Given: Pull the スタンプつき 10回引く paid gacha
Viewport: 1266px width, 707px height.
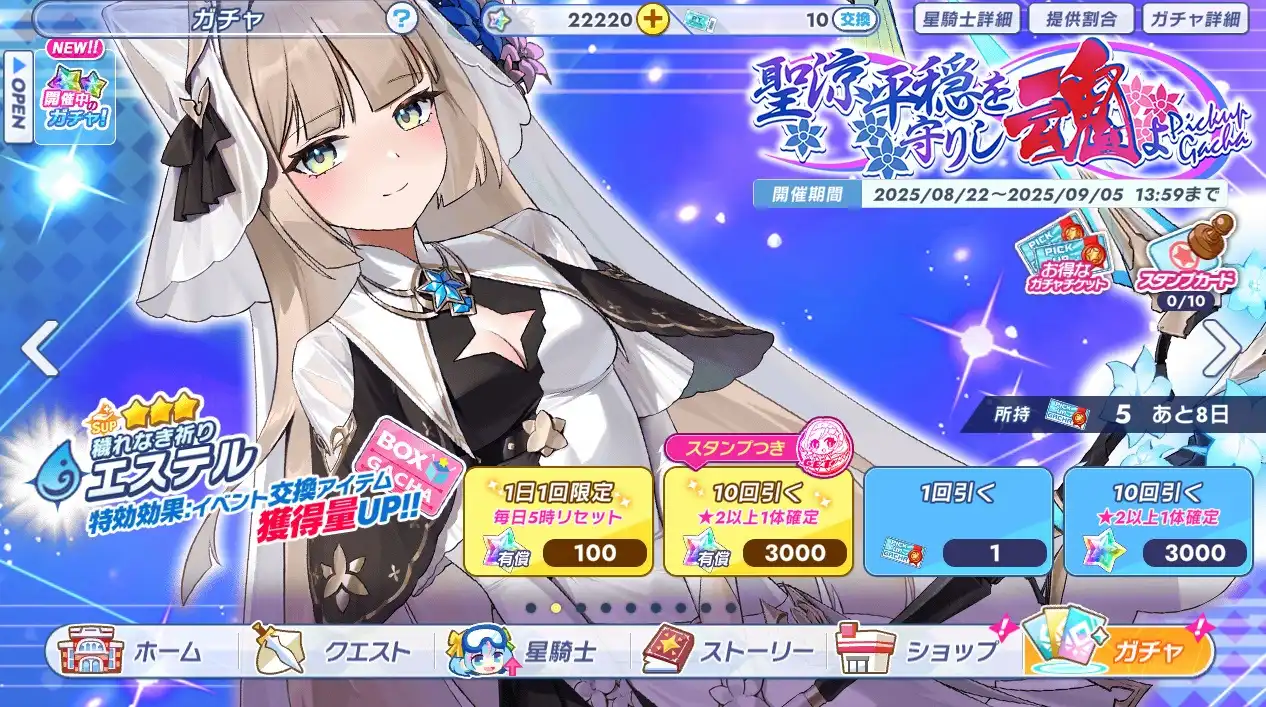Looking at the screenshot, I should (758, 522).
